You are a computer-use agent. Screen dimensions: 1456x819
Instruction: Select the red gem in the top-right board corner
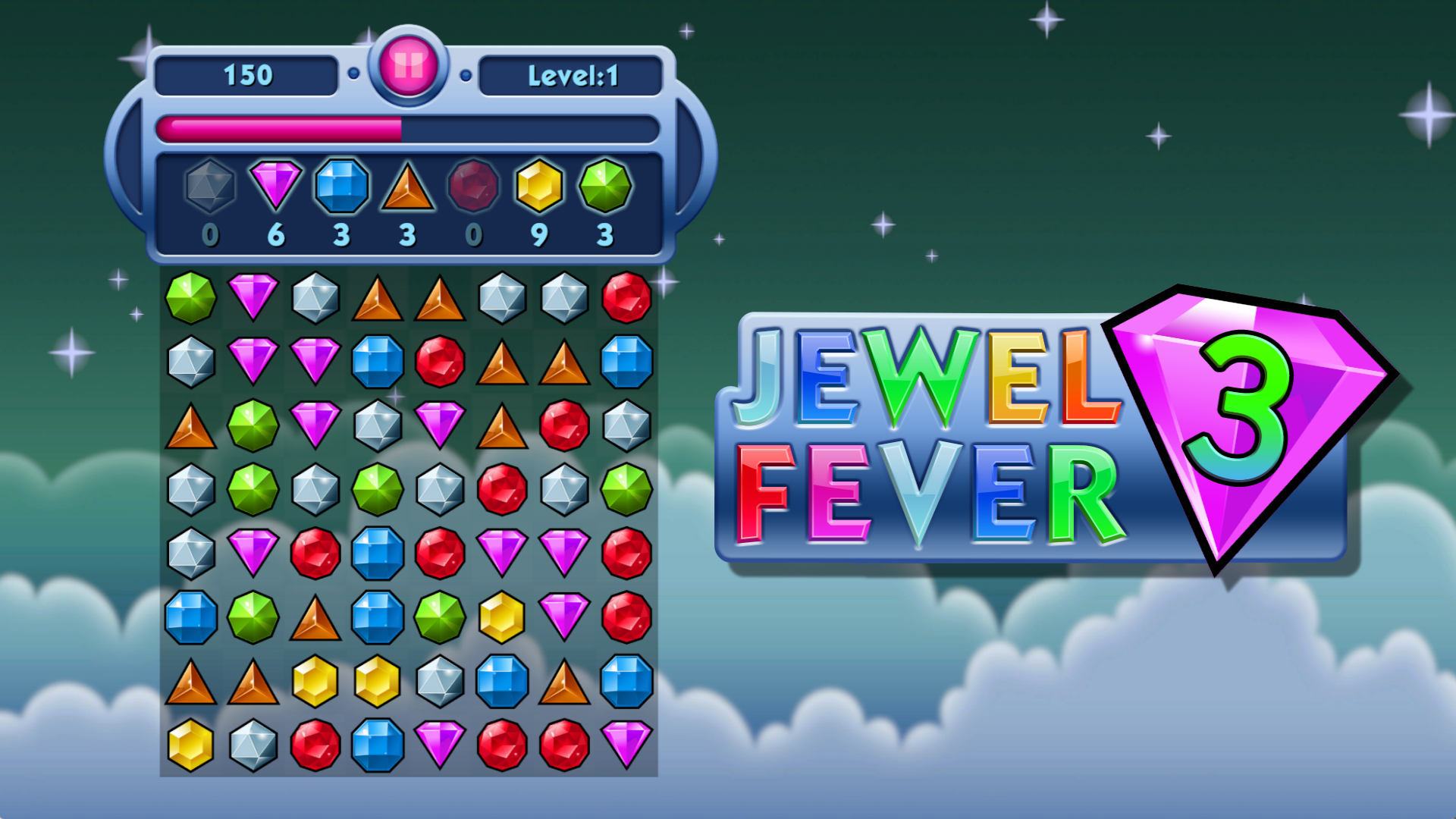626,297
